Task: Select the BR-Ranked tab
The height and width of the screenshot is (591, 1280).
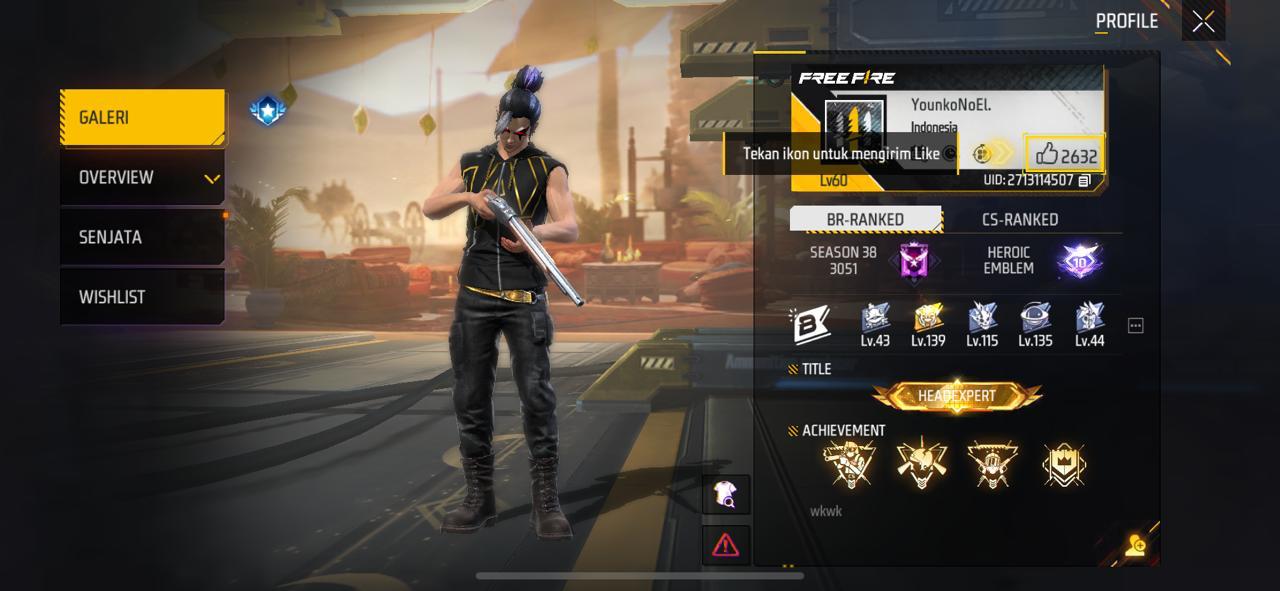Action: [x=865, y=219]
